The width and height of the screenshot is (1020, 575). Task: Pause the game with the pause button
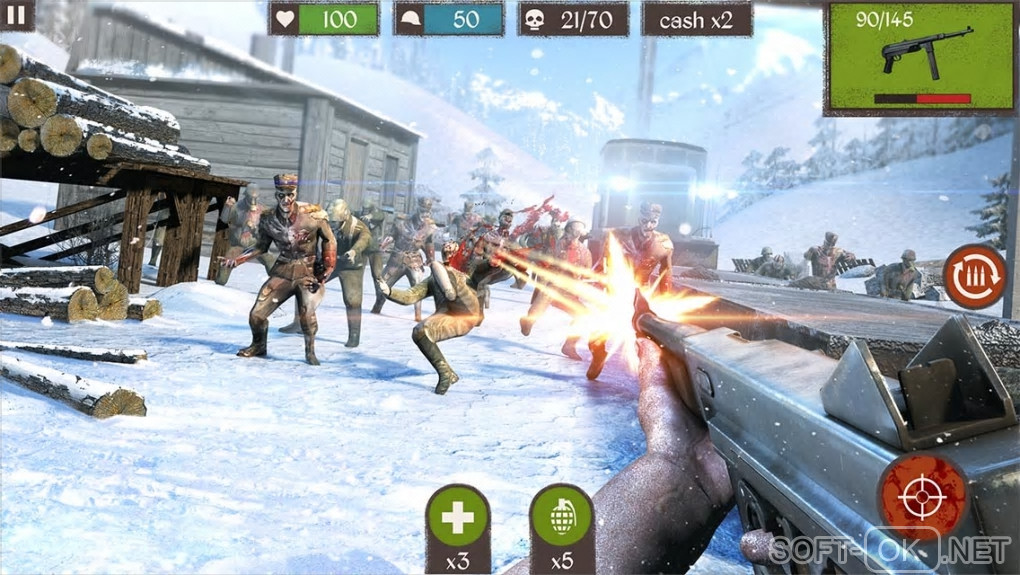[x=16, y=14]
